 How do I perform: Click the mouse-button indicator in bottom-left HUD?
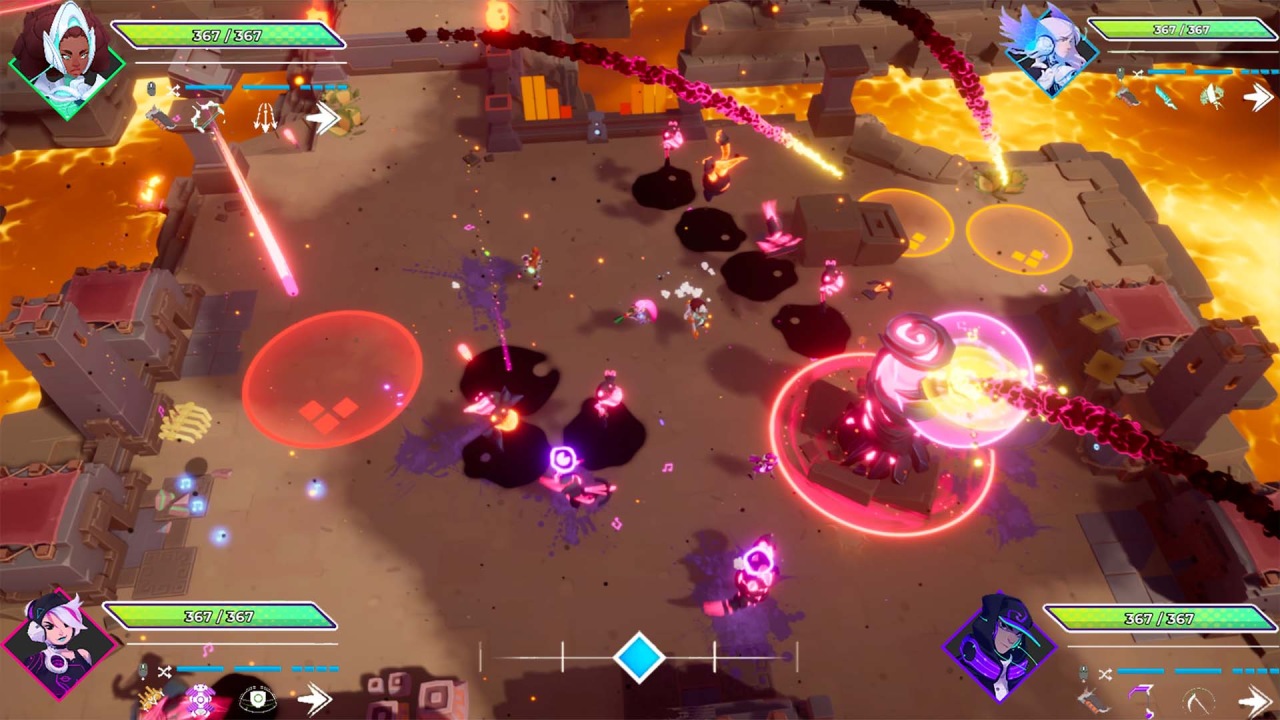(x=143, y=670)
